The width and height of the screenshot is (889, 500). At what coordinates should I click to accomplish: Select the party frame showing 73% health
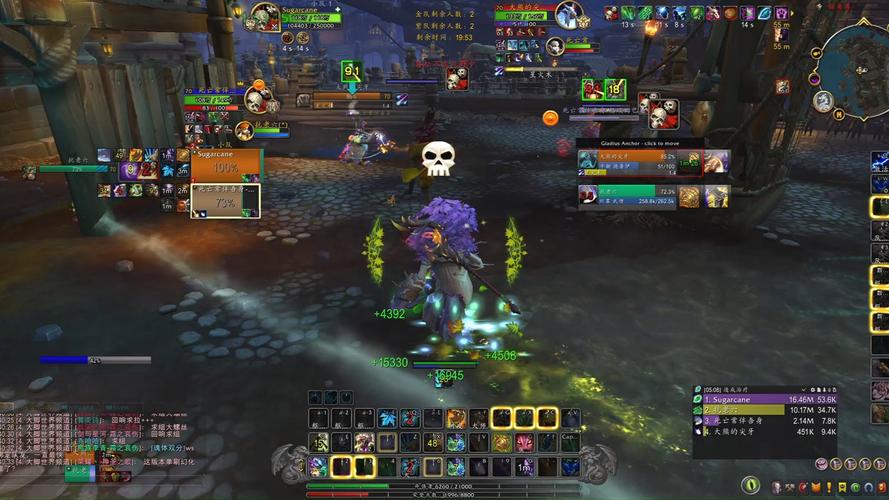pyautogui.click(x=227, y=201)
